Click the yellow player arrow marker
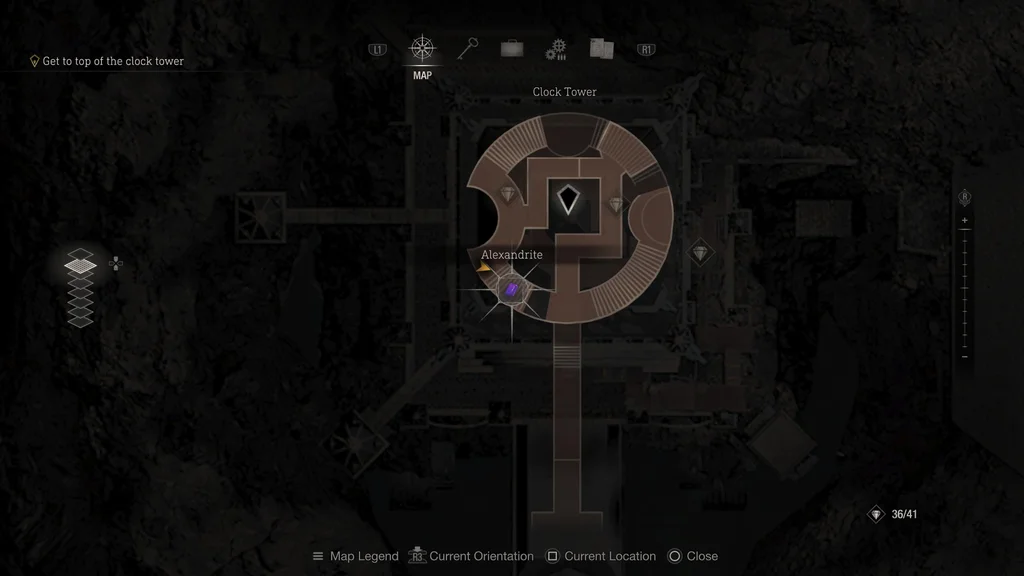This screenshot has height=576, width=1024. point(483,267)
